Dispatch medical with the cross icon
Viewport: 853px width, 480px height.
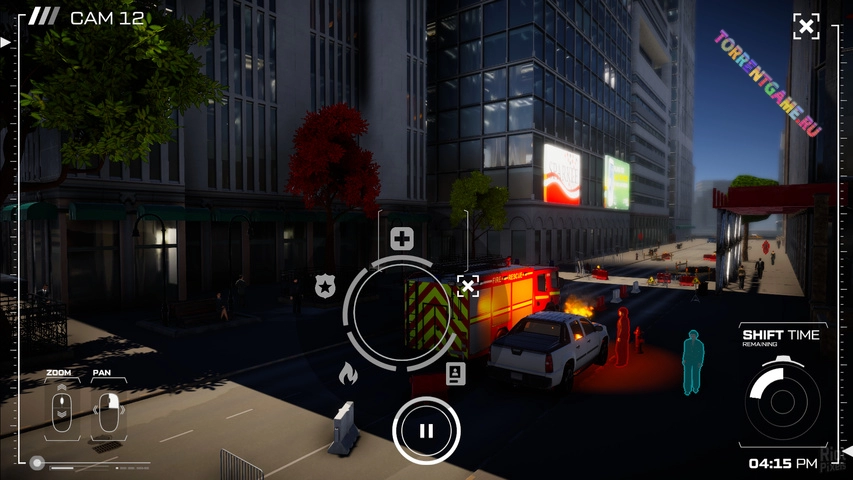[401, 239]
